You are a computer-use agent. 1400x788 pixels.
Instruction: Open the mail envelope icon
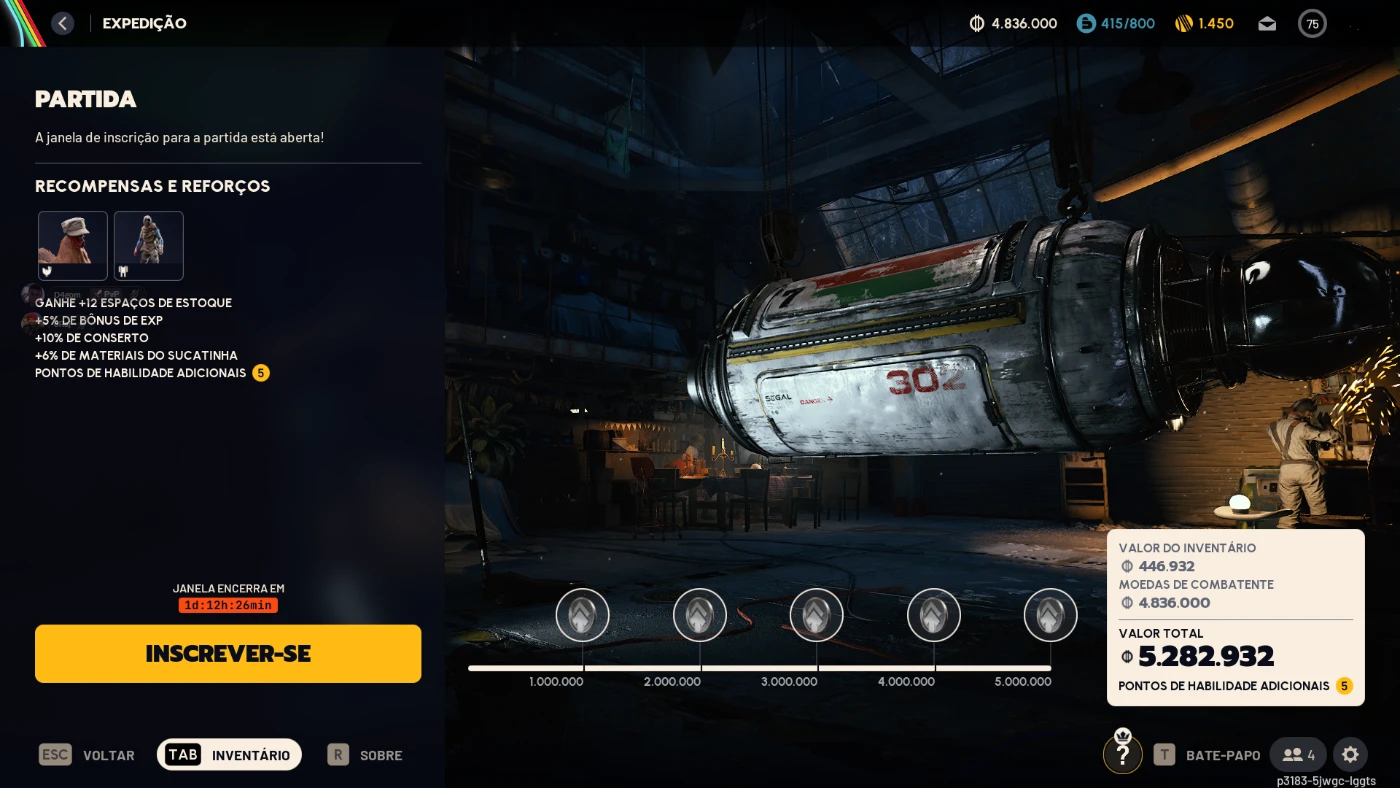tap(1267, 23)
